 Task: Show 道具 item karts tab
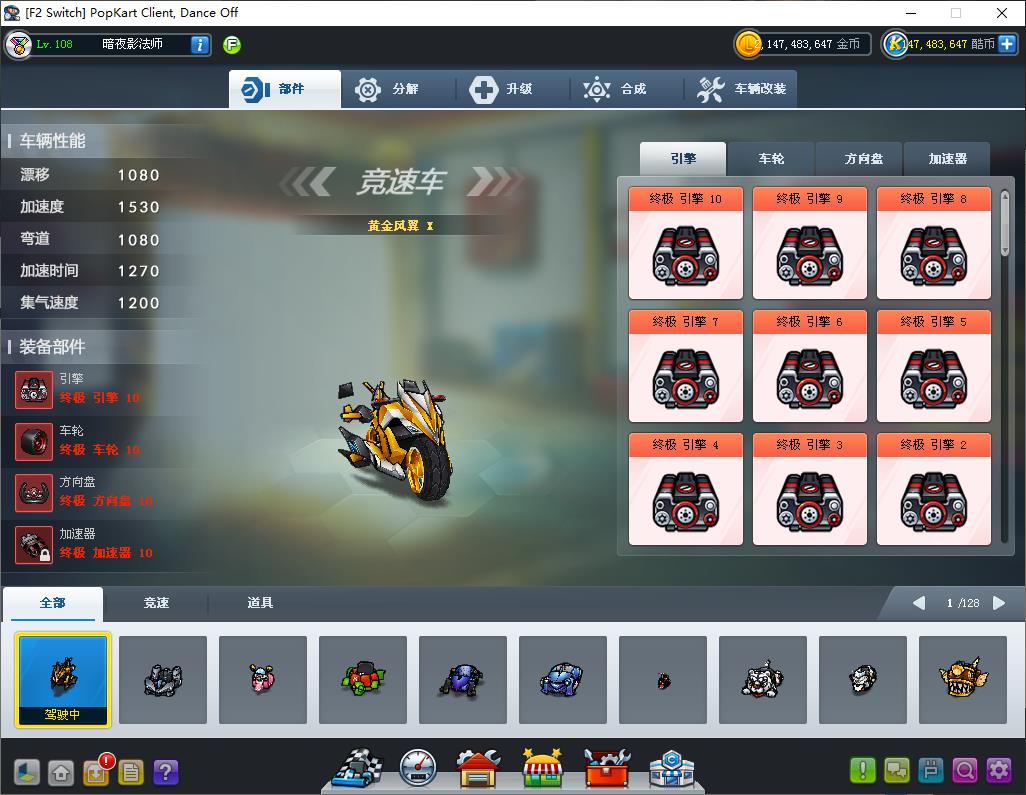tap(260, 603)
